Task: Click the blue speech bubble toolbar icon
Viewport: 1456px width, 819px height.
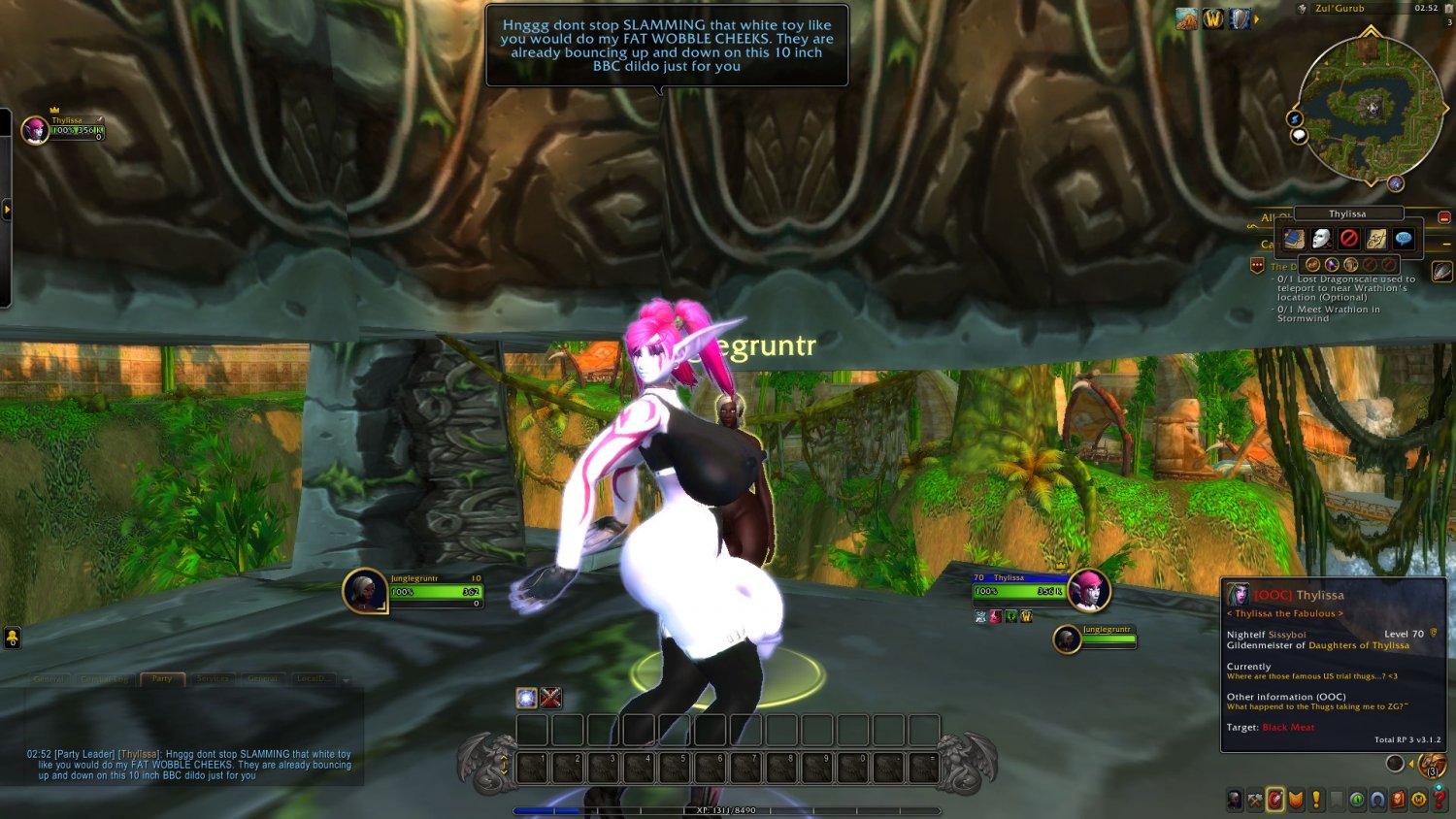Action: click(1404, 239)
